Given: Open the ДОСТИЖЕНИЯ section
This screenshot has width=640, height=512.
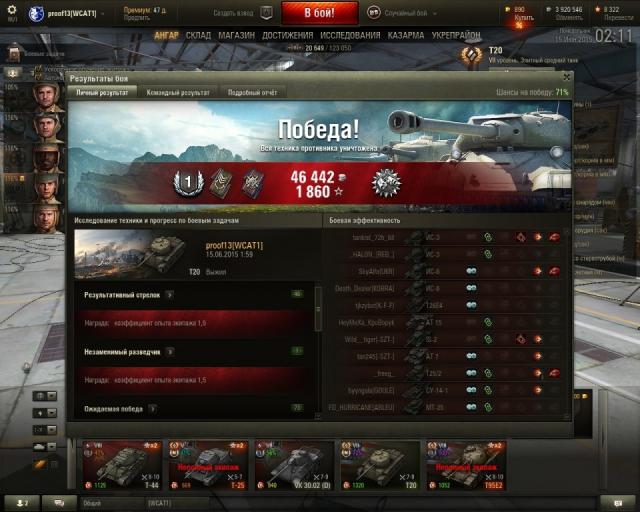Looking at the screenshot, I should coord(287,35).
